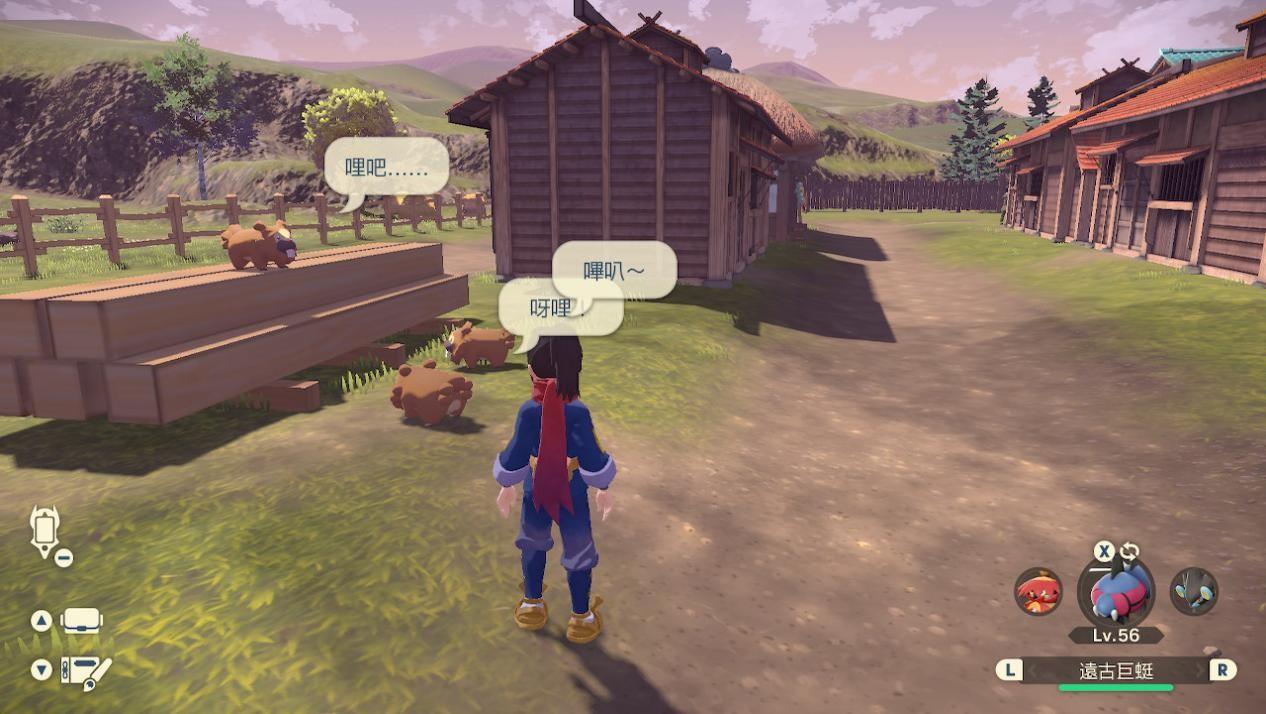Switch to the dark Pokémon with yellow eyes
This screenshot has height=714, width=1266.
1193,591
